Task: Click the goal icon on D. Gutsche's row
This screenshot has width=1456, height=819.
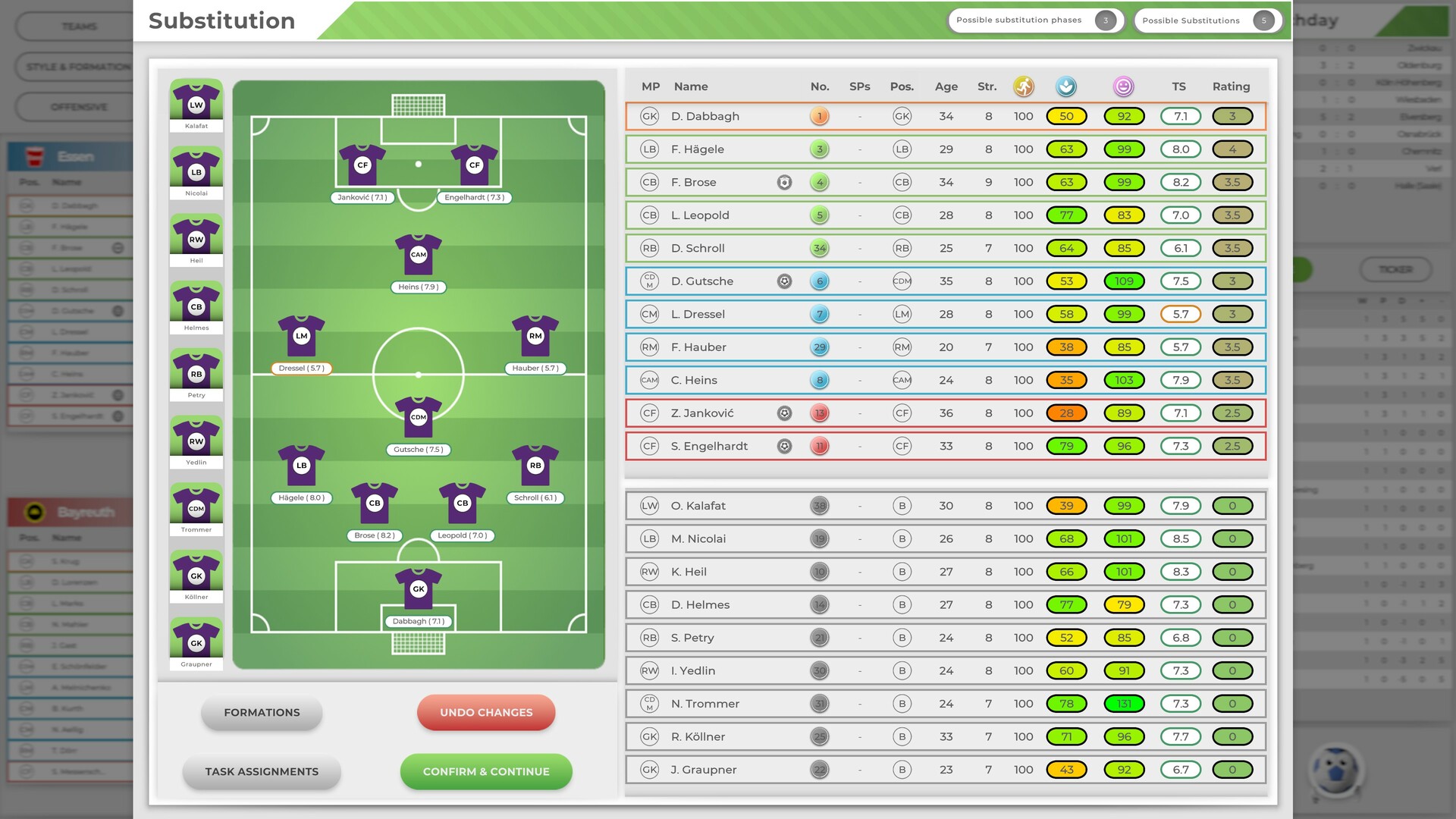Action: tap(785, 281)
